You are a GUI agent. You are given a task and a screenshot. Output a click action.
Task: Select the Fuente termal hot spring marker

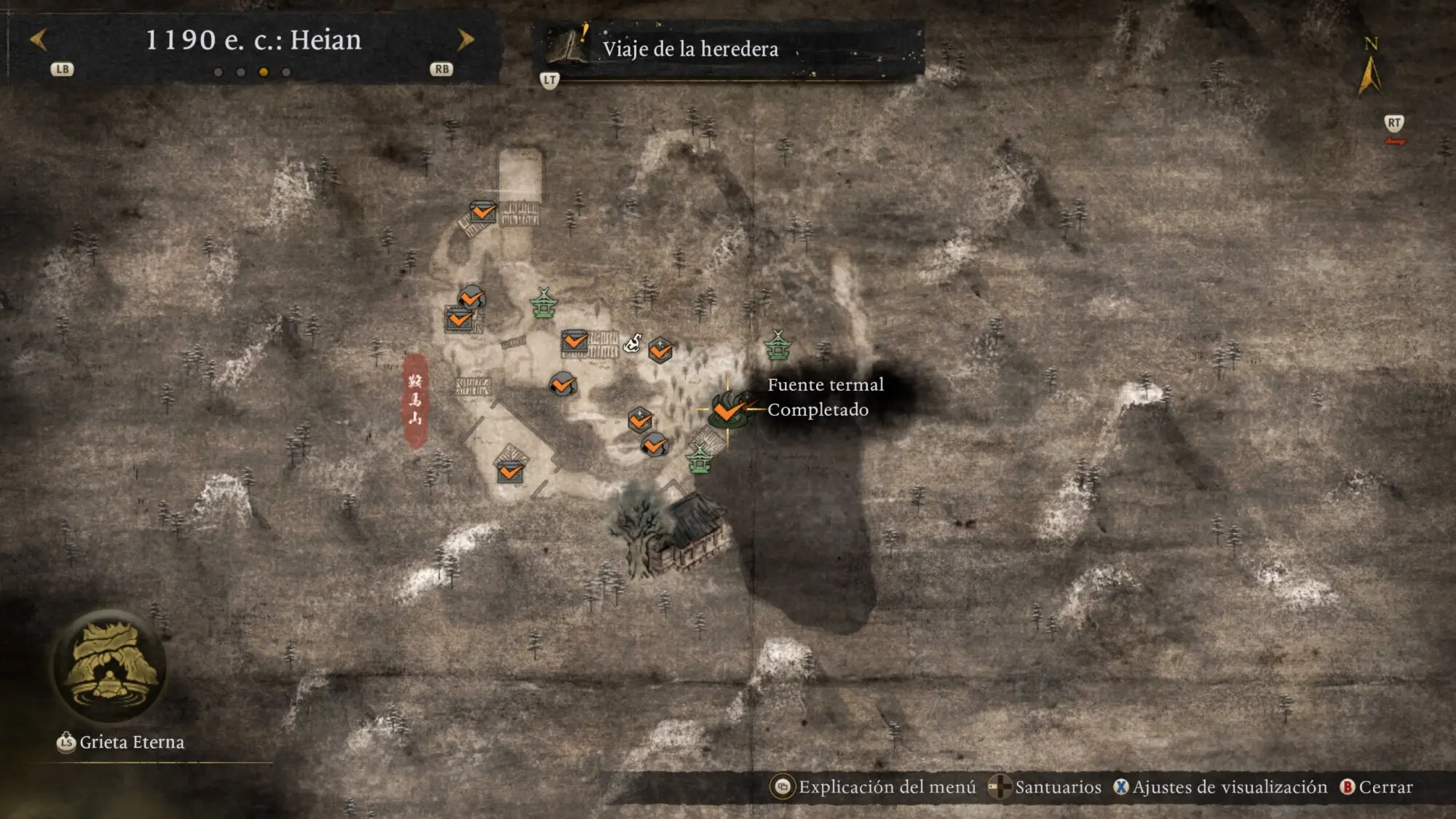click(727, 410)
